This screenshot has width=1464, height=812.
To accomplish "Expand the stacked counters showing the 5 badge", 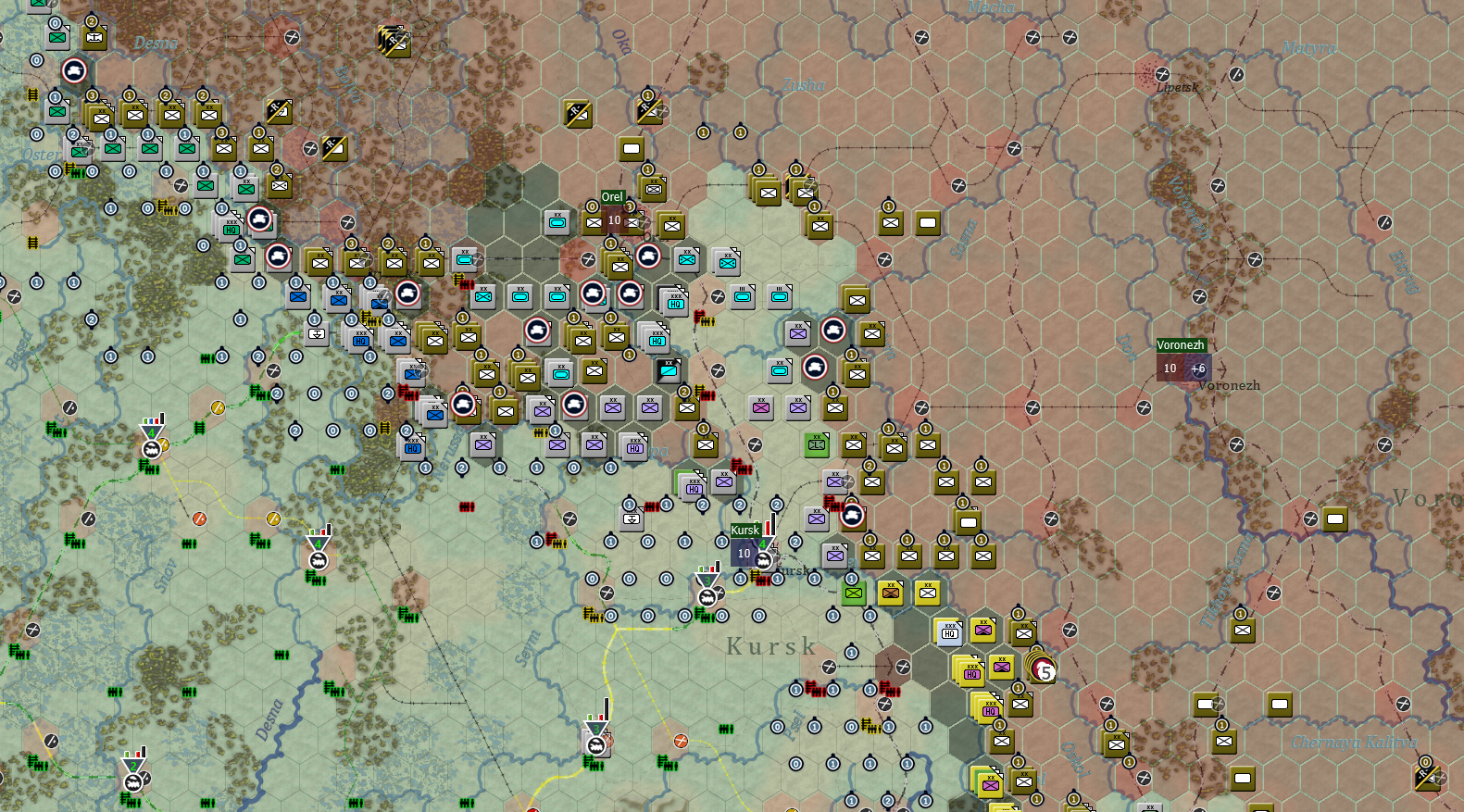I will click(x=1042, y=670).
